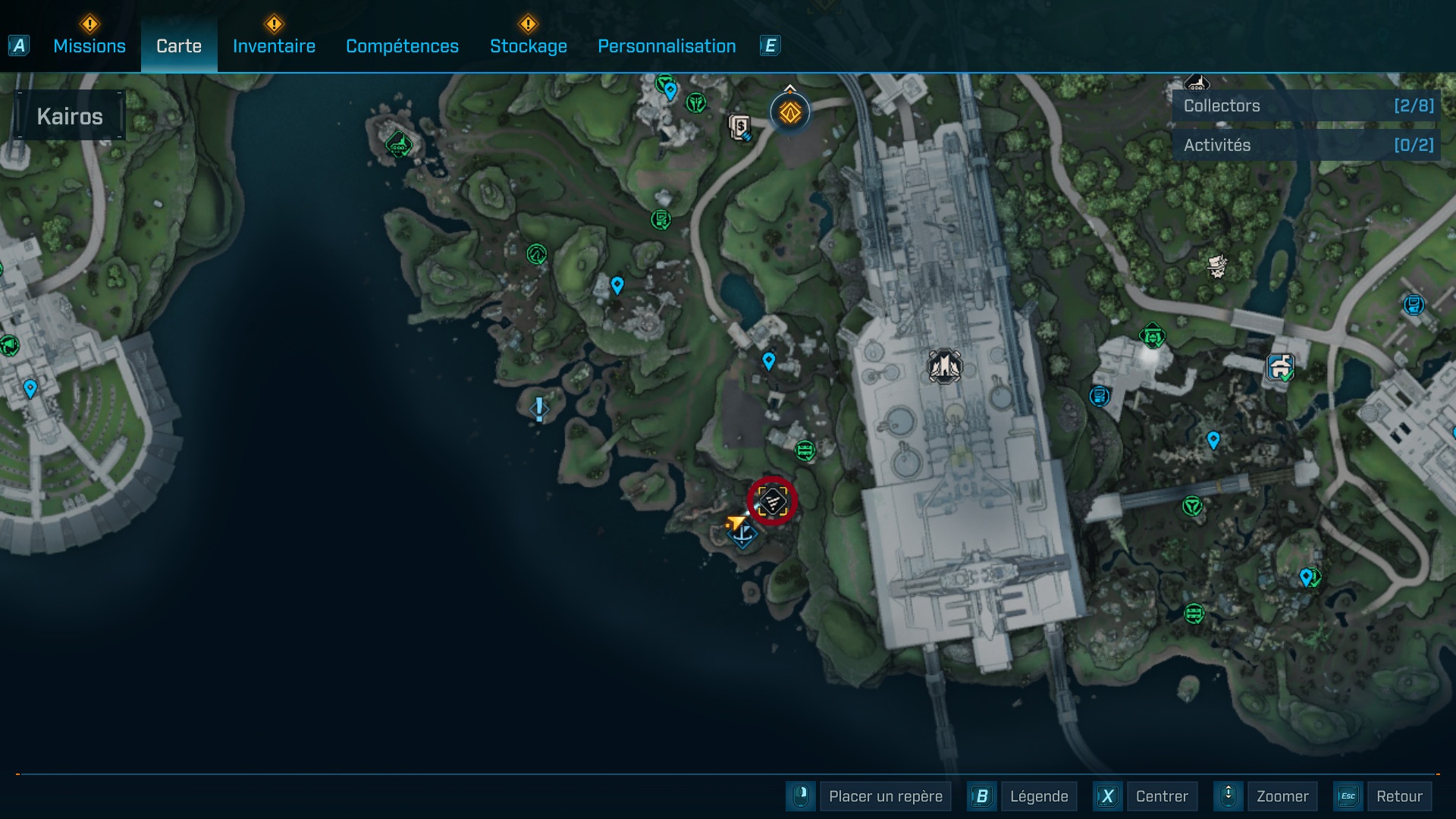The height and width of the screenshot is (819, 1456).
Task: Click the Placer un repère button
Action: pos(886,796)
